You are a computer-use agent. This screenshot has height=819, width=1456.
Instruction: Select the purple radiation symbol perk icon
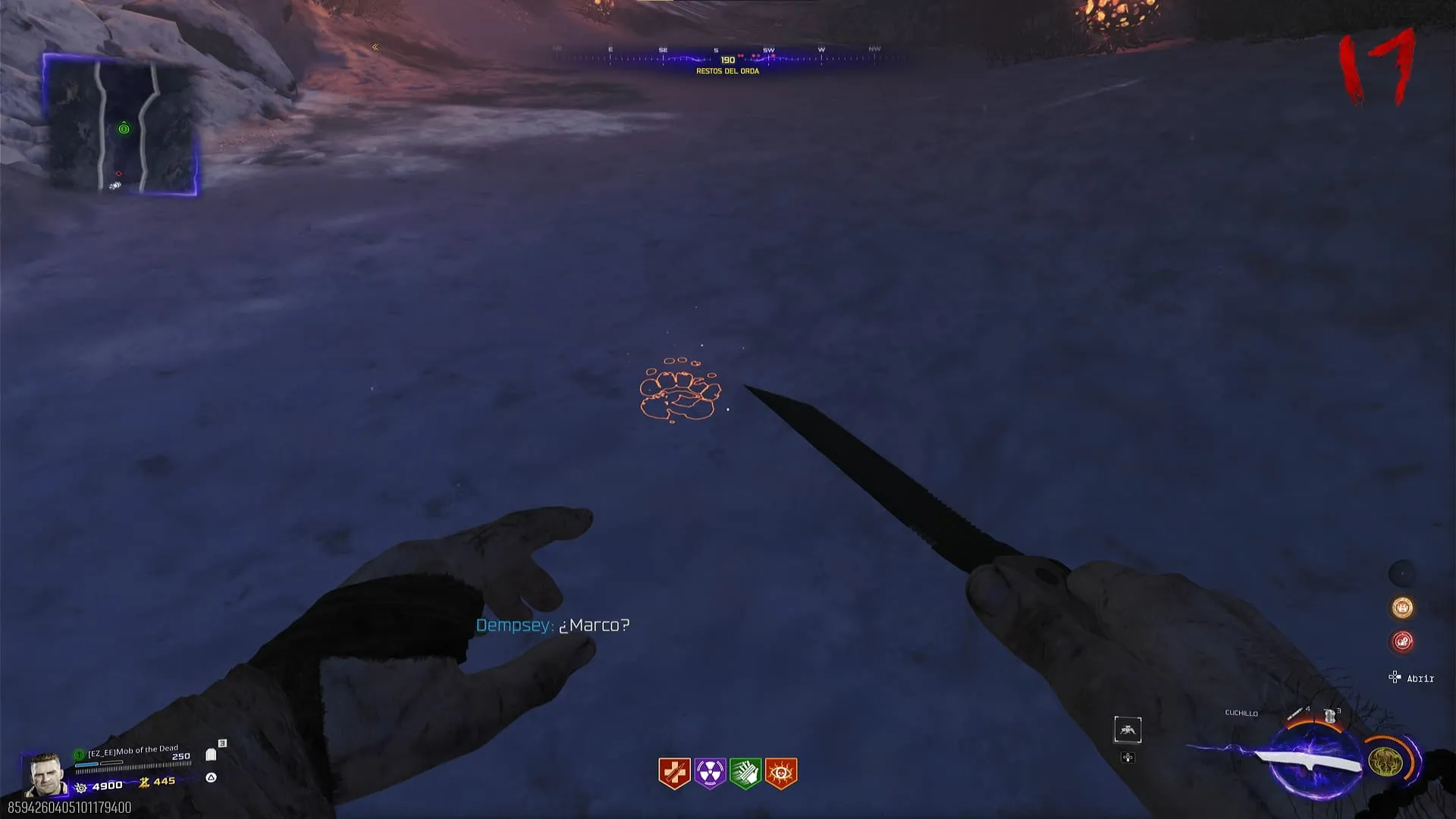tap(710, 773)
